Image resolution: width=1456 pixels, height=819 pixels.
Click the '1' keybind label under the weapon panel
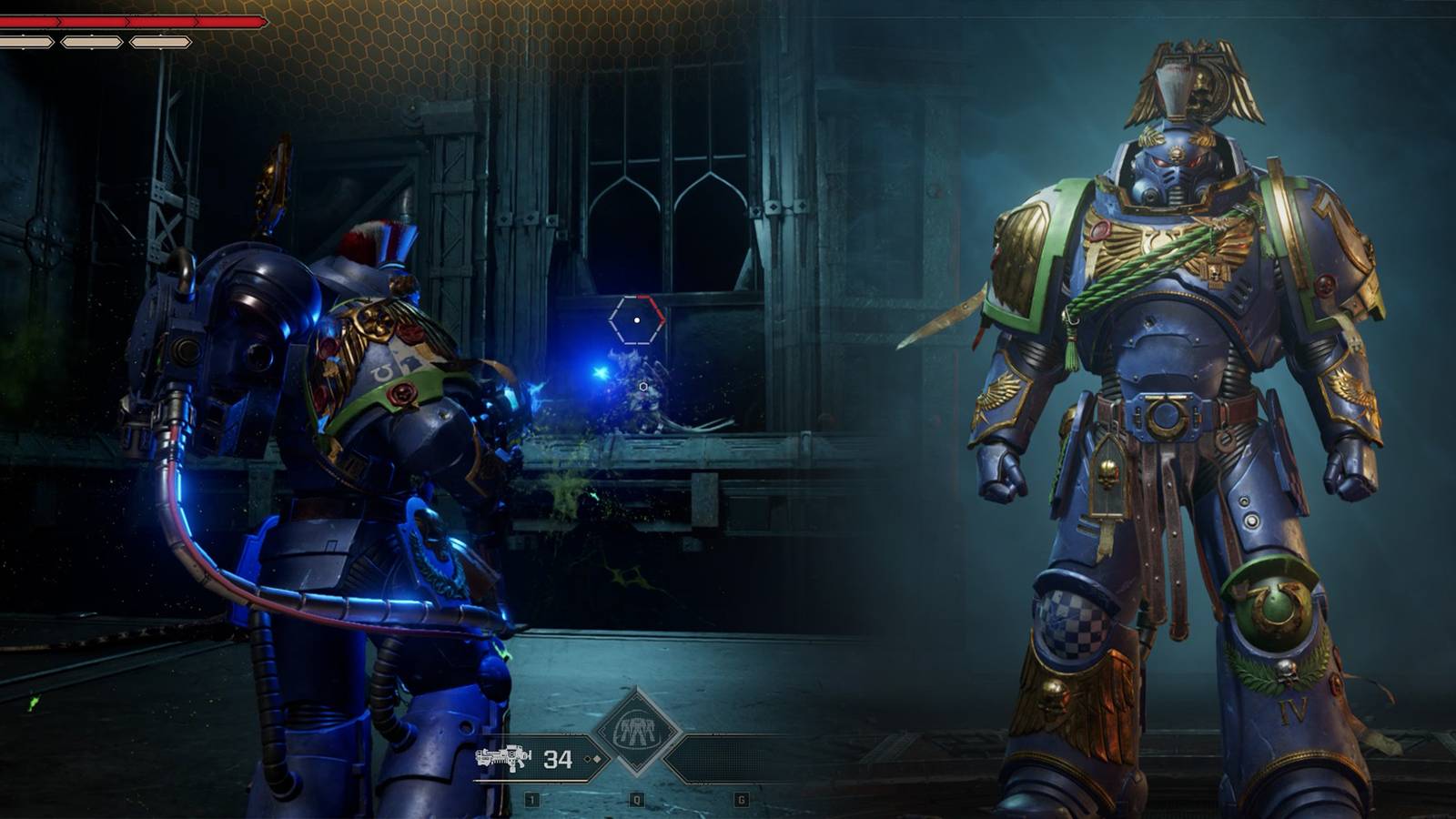[531, 798]
